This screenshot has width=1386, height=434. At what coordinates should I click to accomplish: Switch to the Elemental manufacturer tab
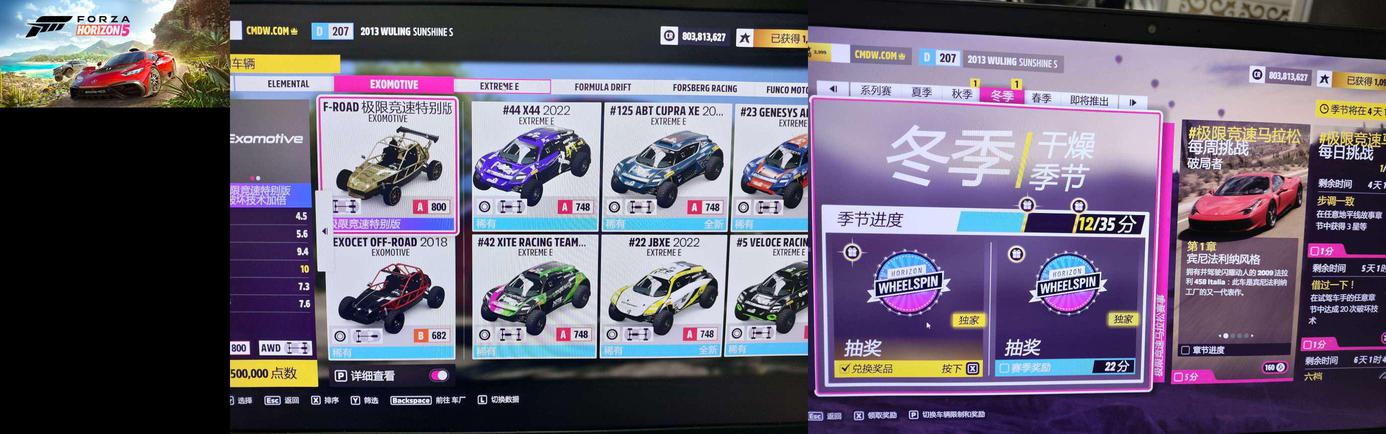[288, 85]
